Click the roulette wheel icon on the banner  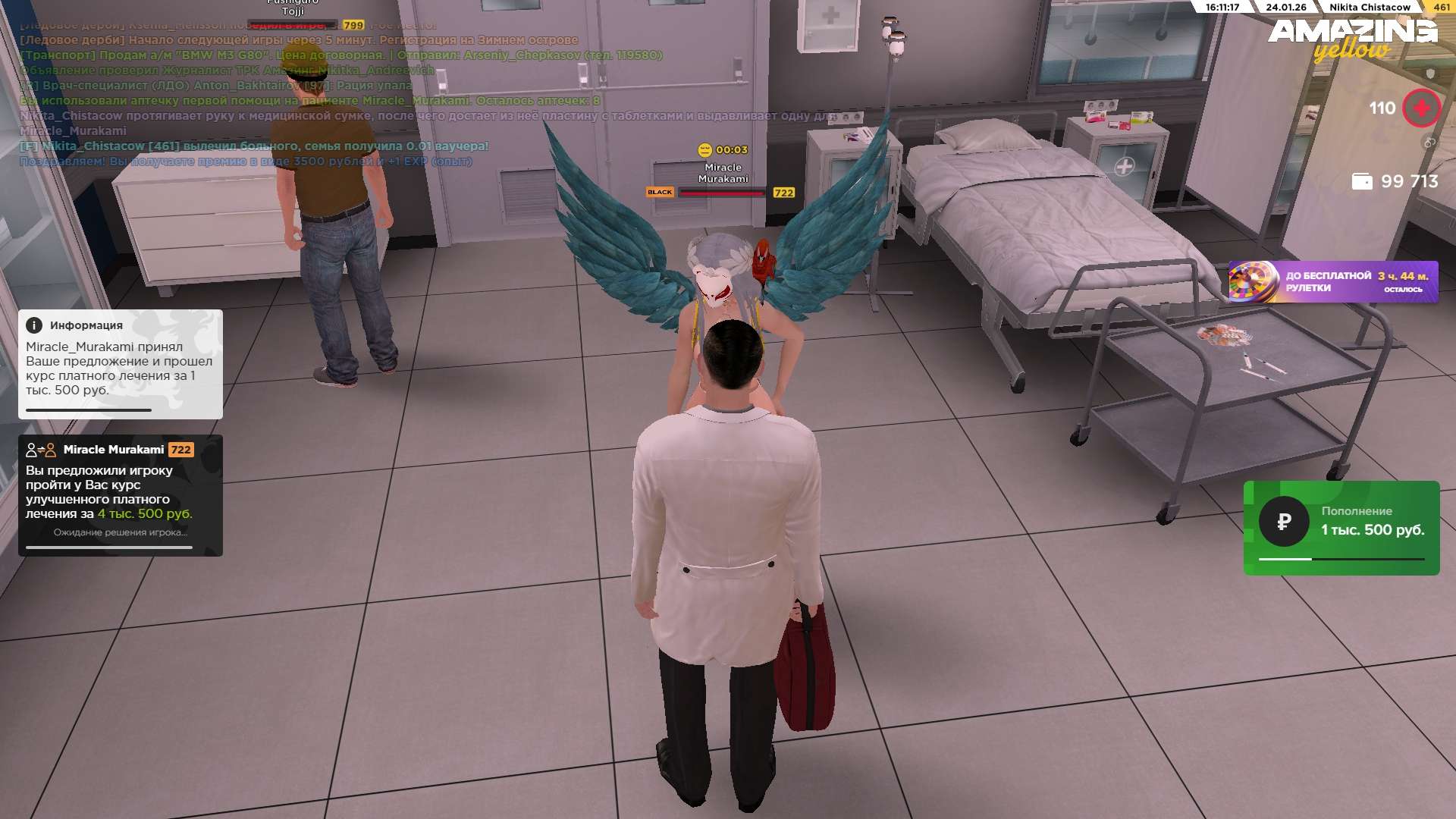(x=1254, y=282)
